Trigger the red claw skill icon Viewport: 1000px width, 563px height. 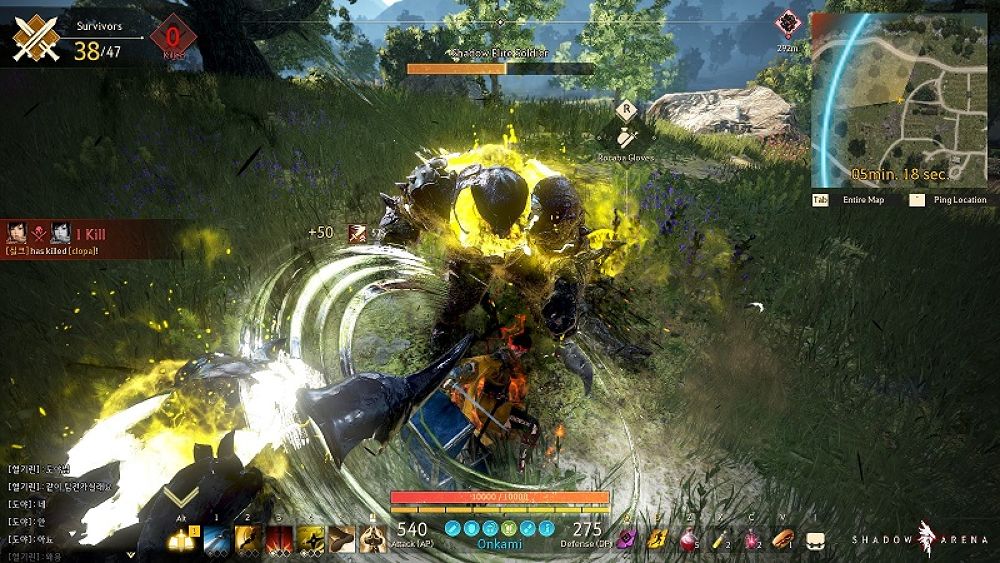point(280,539)
